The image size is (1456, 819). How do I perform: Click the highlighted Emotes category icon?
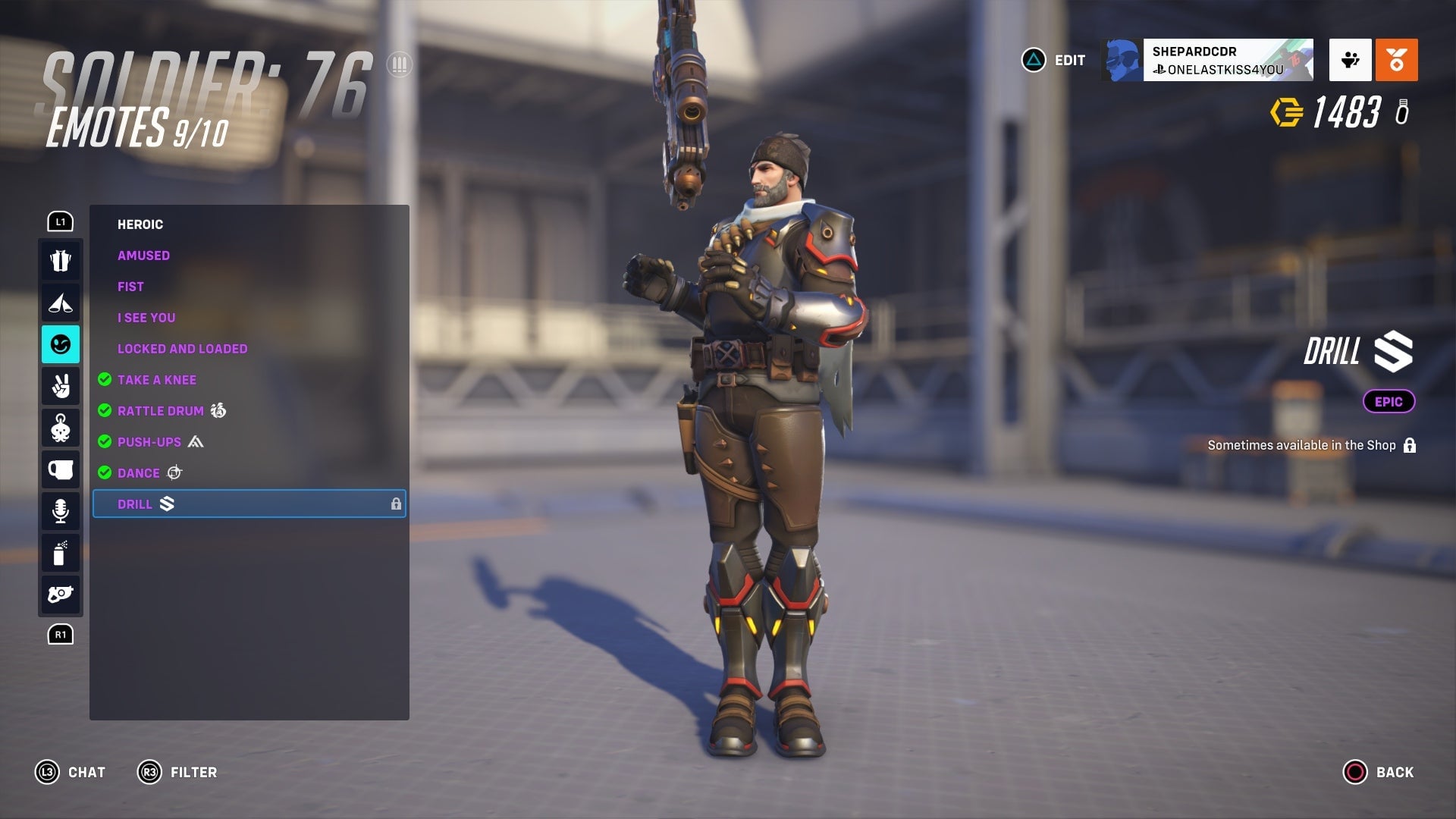[x=61, y=344]
